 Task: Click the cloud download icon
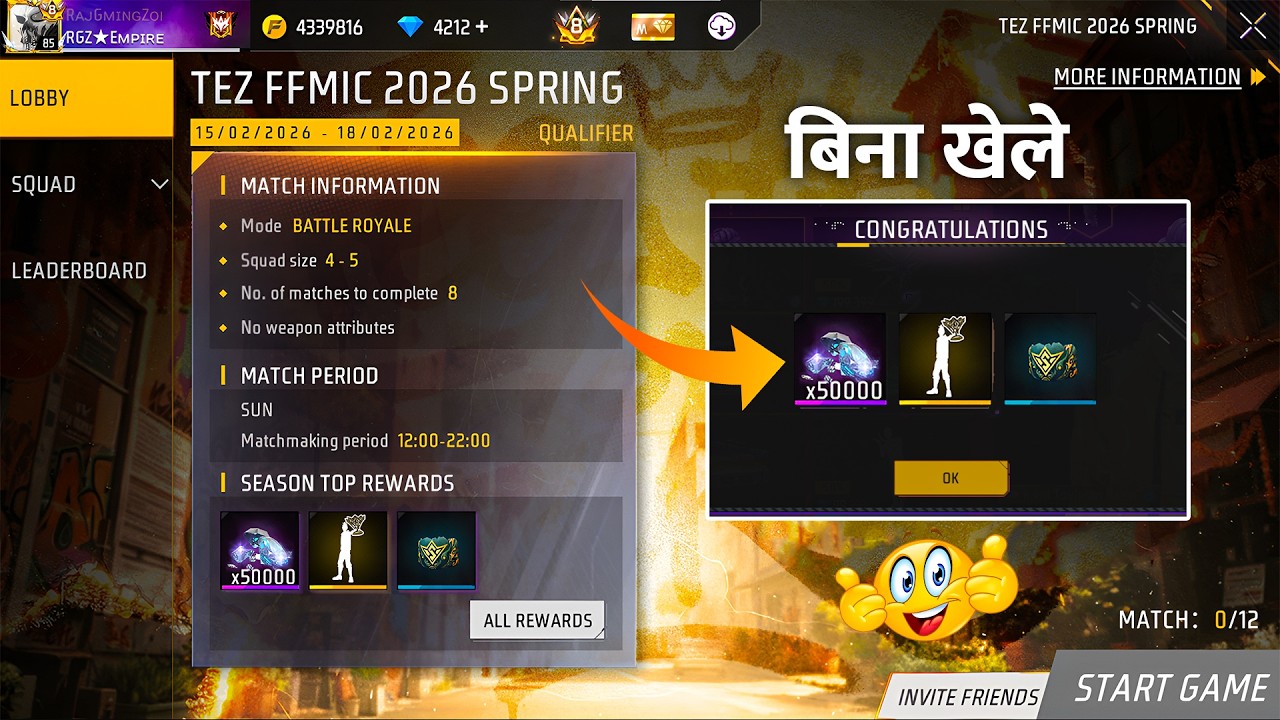pos(722,27)
